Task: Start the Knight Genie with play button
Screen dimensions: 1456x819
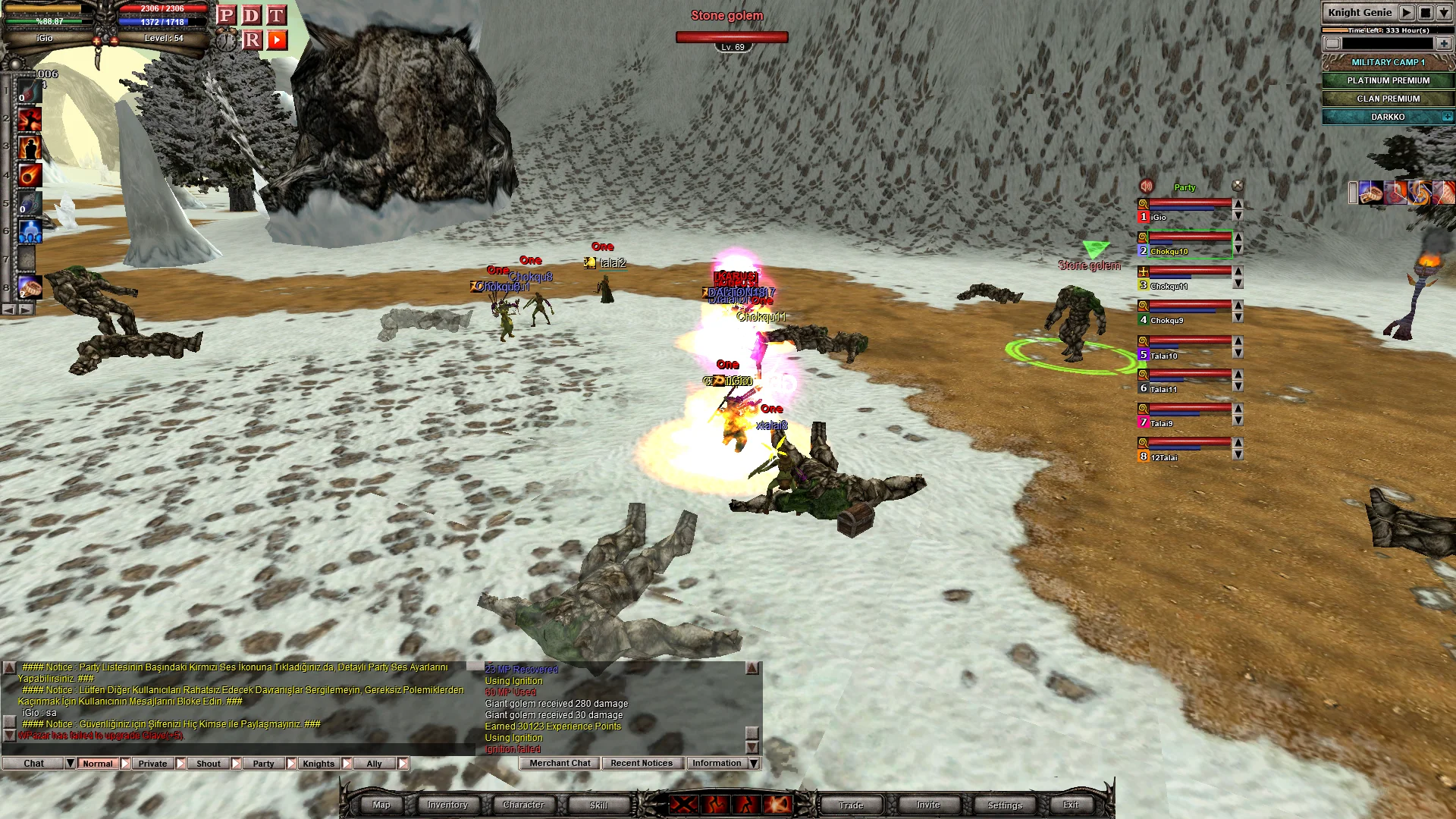Action: (x=1406, y=12)
